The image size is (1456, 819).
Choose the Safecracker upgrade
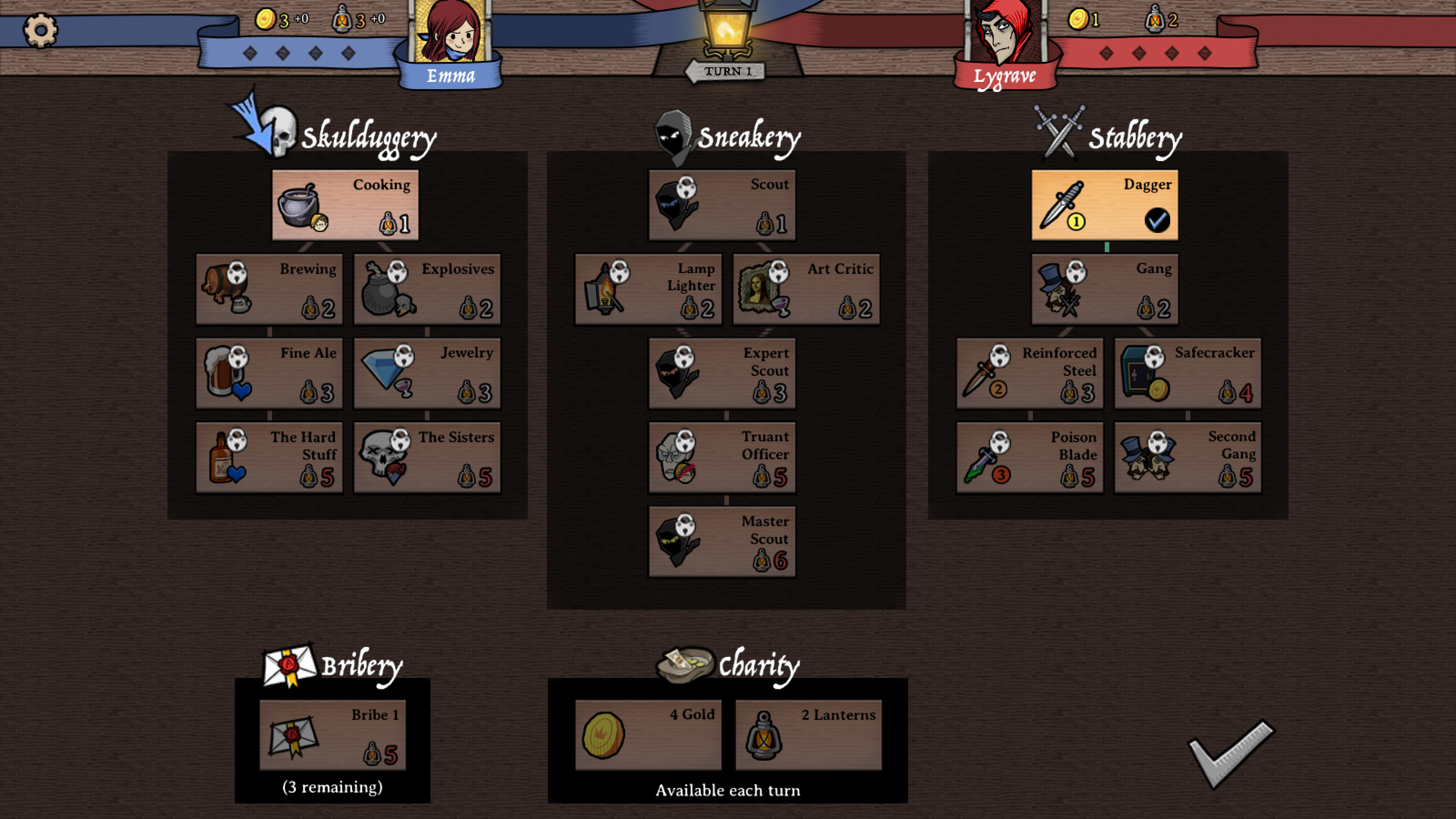tap(1188, 373)
